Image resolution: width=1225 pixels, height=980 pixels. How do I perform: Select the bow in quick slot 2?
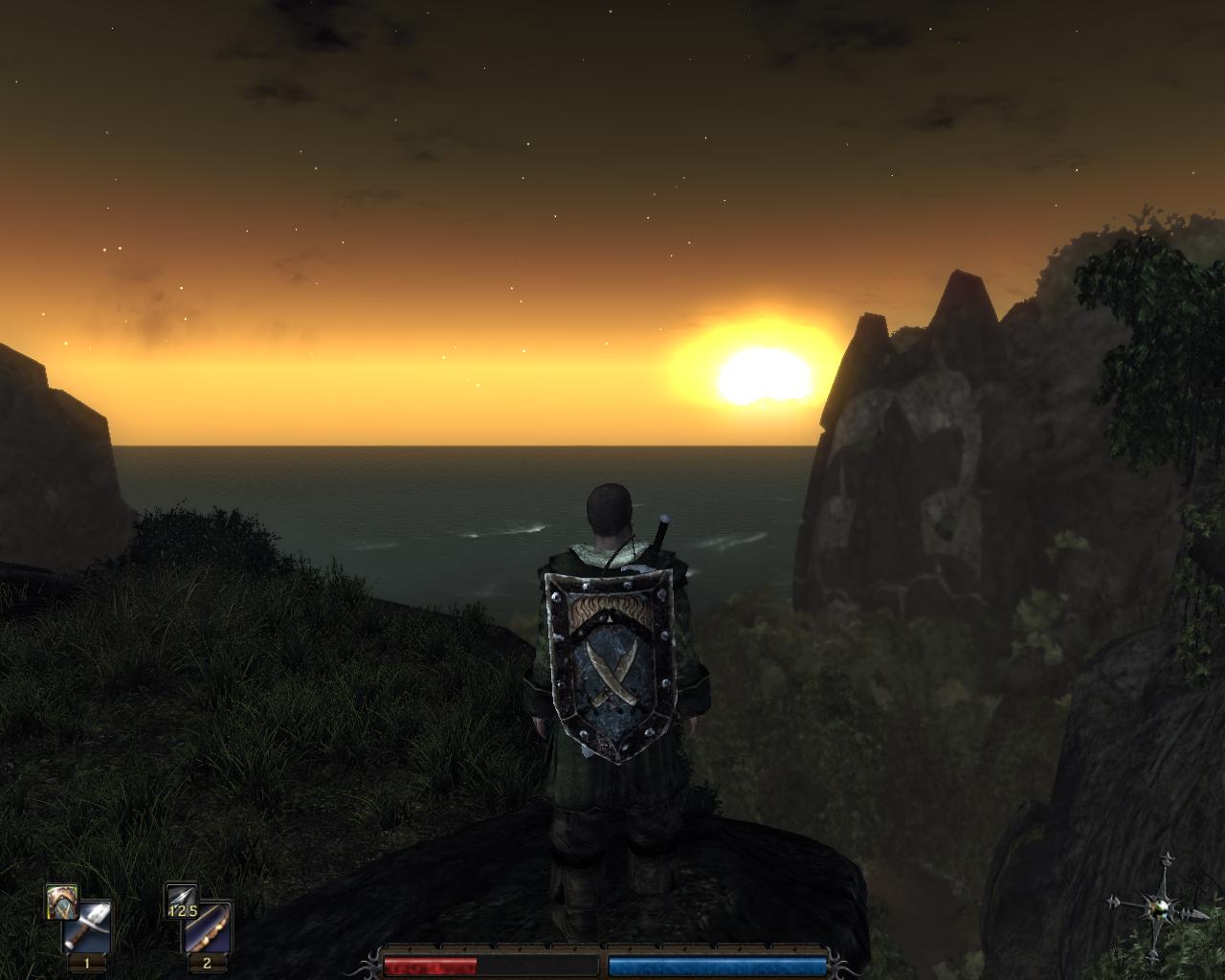[x=208, y=925]
